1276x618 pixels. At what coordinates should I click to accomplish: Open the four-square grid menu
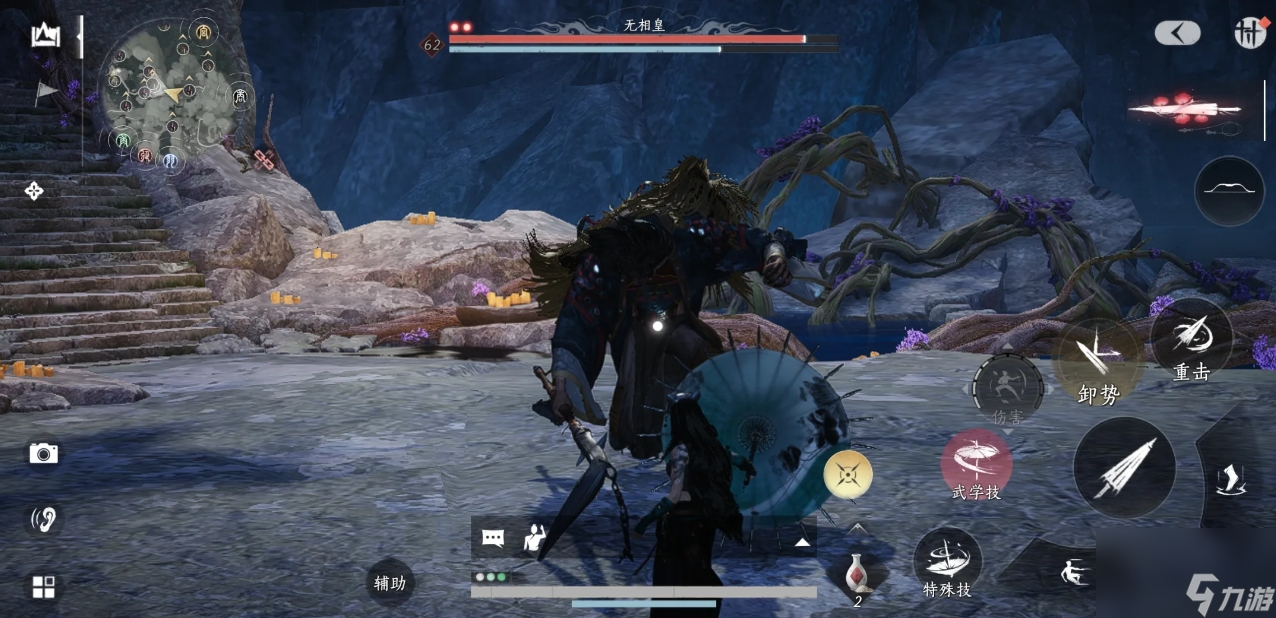pyautogui.click(x=44, y=587)
